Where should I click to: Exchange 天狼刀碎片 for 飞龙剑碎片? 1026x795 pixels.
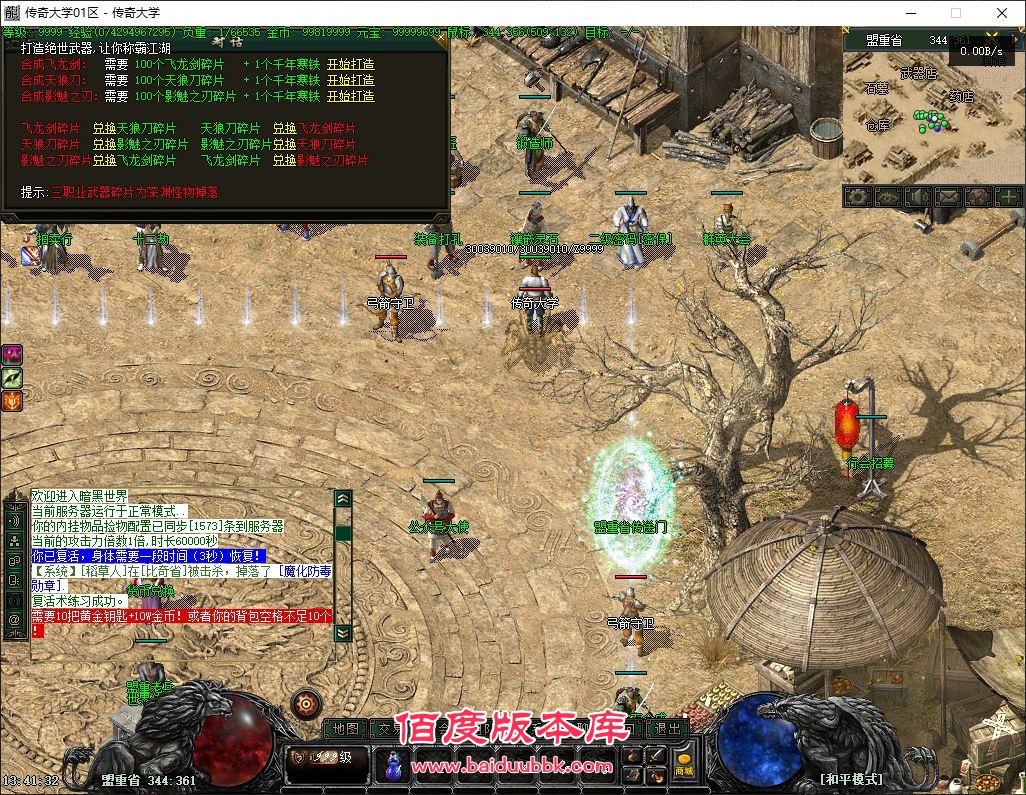coord(284,128)
